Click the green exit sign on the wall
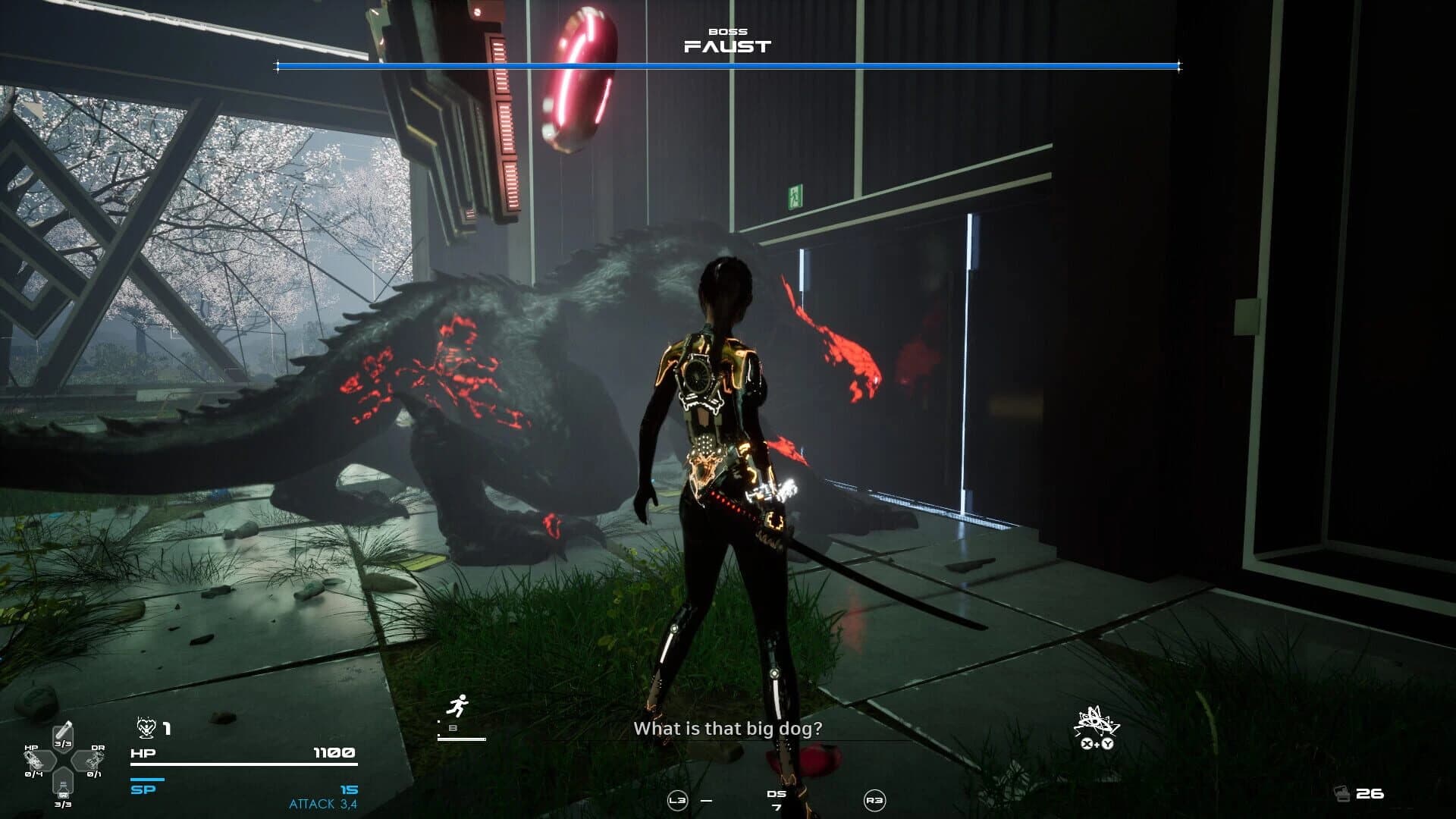 click(x=795, y=195)
